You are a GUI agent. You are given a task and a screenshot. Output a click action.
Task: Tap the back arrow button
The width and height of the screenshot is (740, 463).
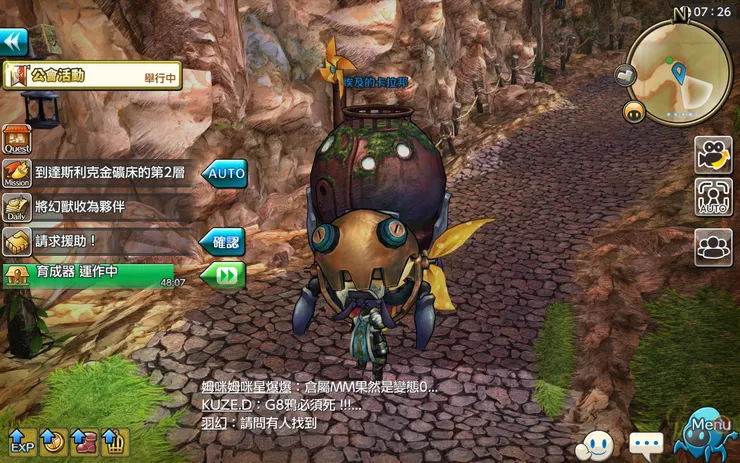click(x=14, y=41)
